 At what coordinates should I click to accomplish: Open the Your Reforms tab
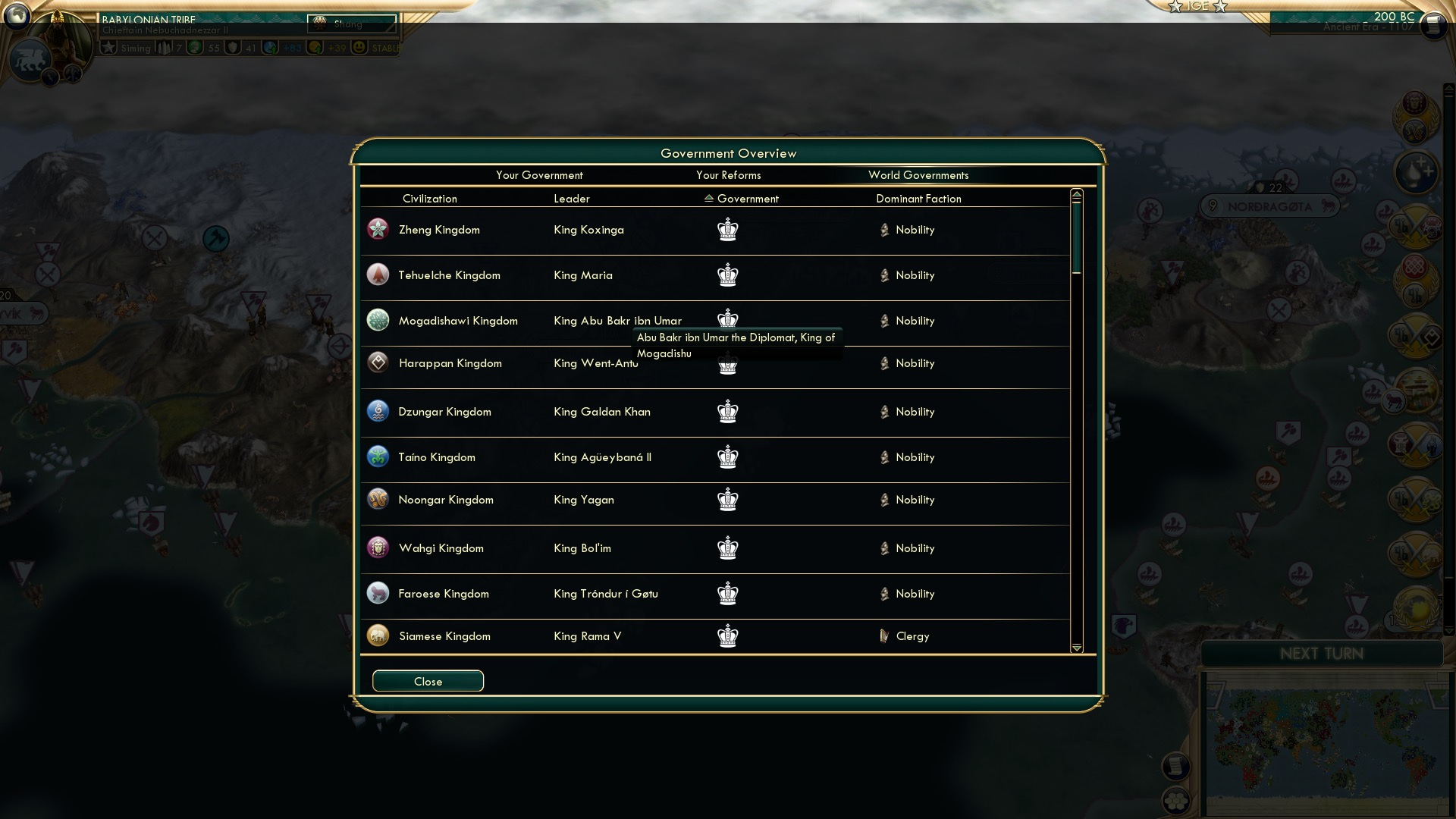(729, 175)
